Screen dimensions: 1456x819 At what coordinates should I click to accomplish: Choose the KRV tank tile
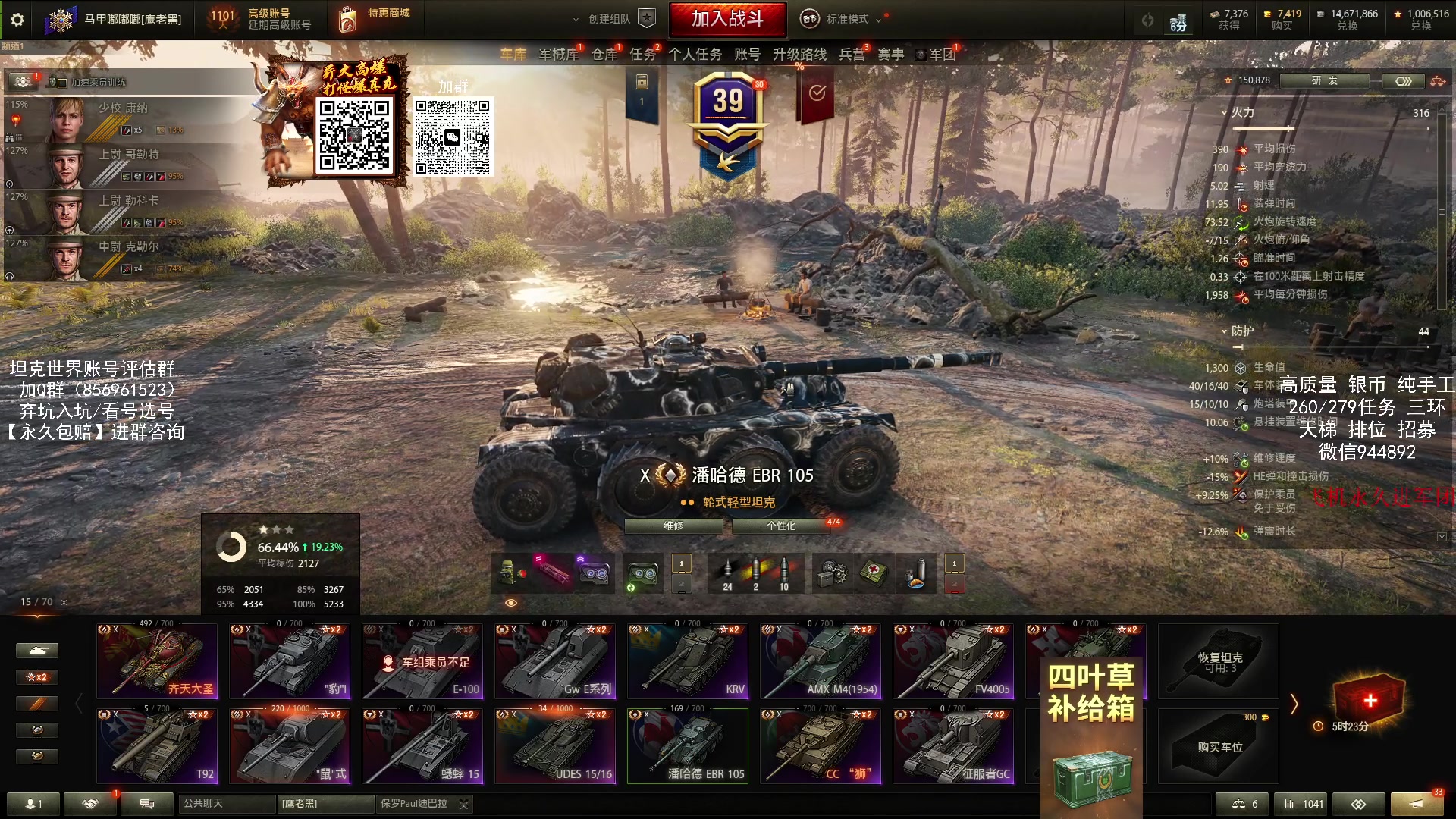click(x=688, y=661)
